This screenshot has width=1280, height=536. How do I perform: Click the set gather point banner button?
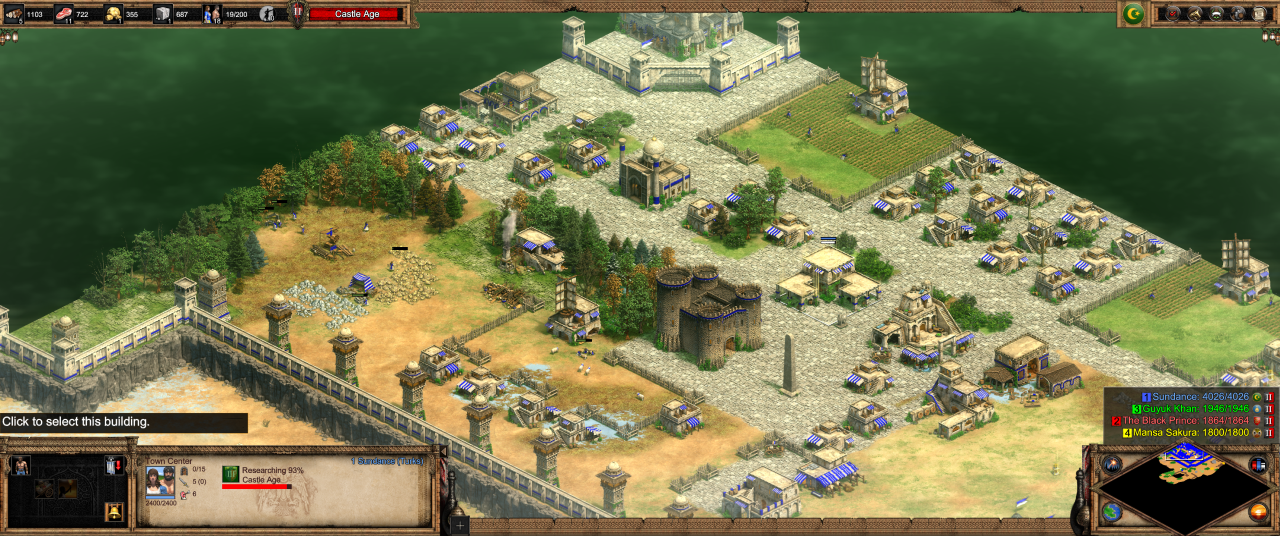click(x=114, y=466)
